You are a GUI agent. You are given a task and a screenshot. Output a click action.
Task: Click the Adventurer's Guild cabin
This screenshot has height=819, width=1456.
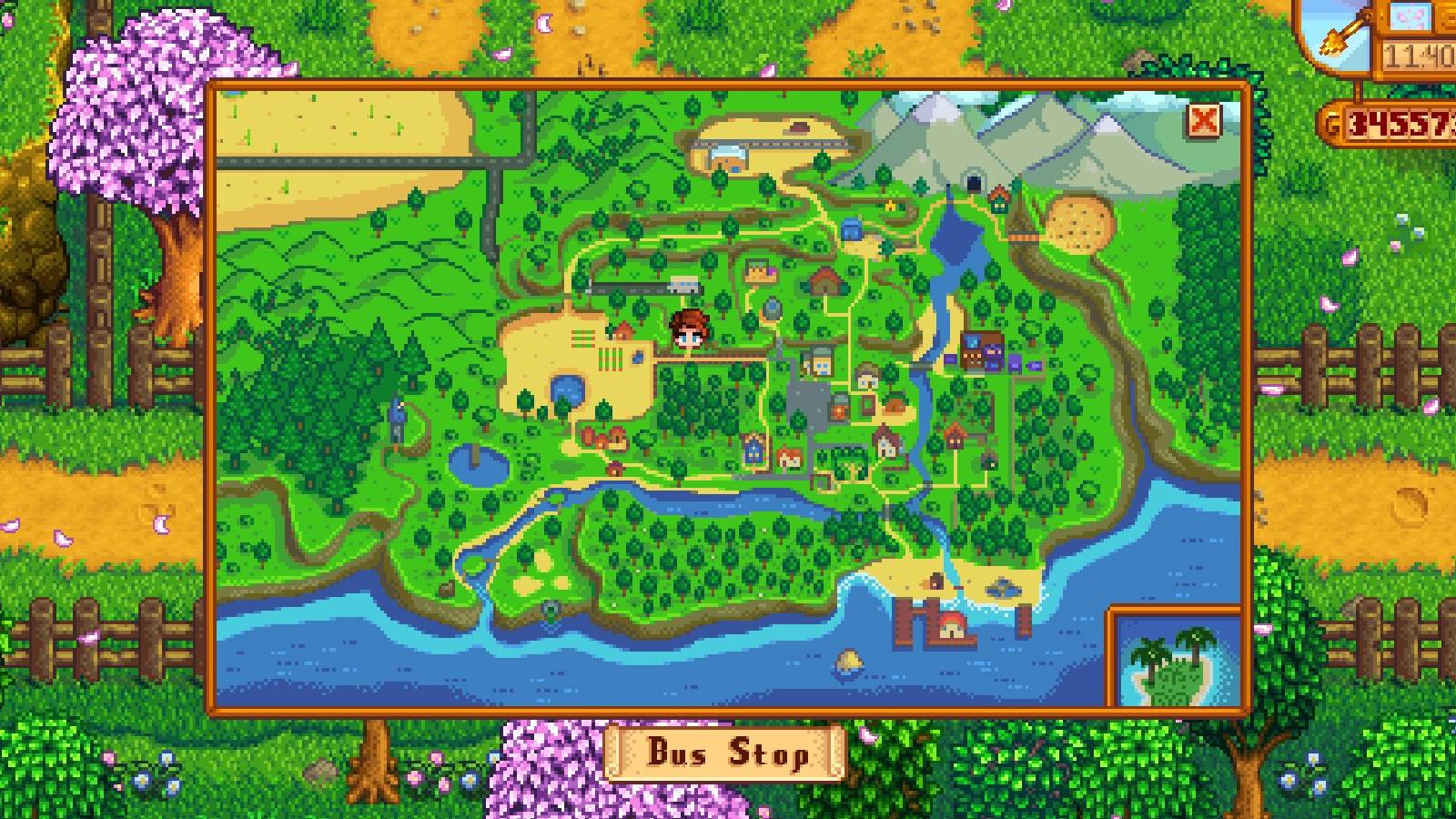click(x=998, y=199)
